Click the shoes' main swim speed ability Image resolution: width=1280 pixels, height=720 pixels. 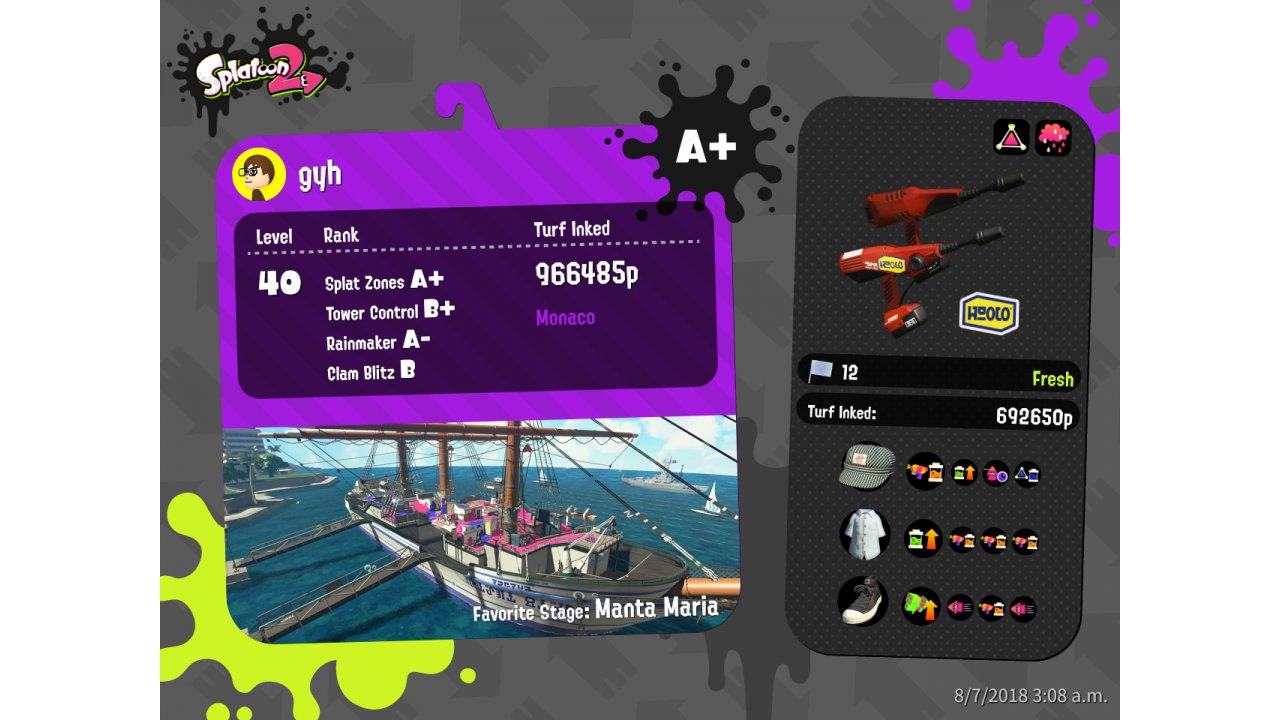(921, 605)
